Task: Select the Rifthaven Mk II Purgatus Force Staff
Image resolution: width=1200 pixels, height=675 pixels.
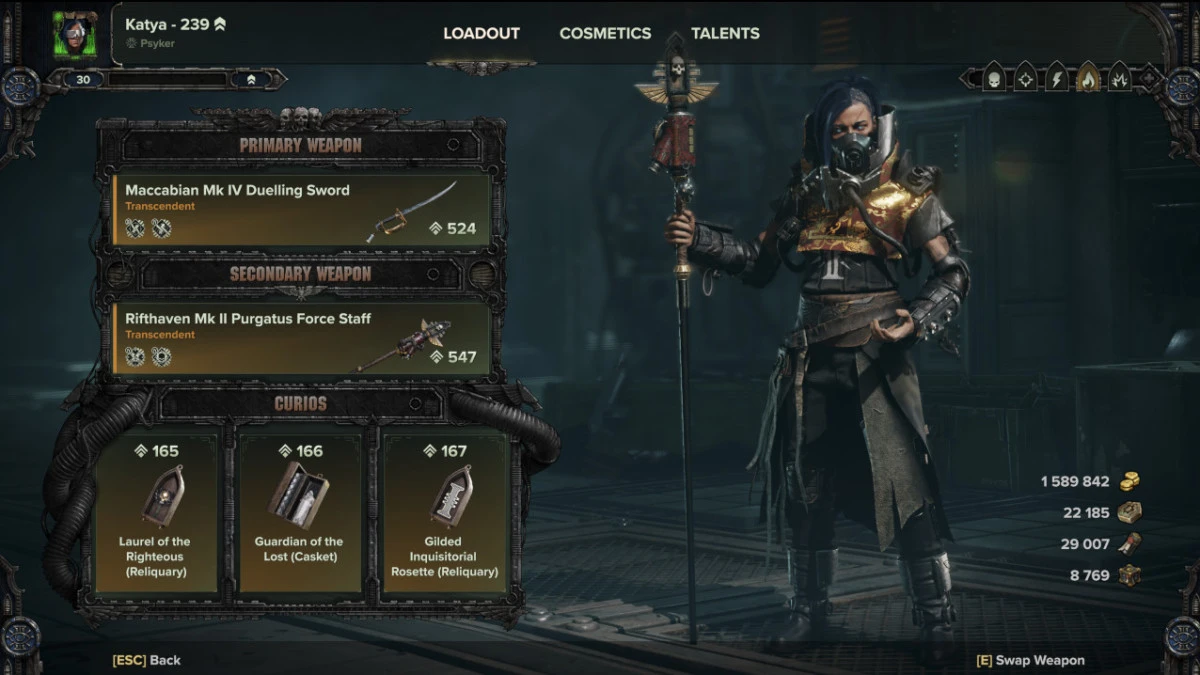Action: pyautogui.click(x=302, y=339)
